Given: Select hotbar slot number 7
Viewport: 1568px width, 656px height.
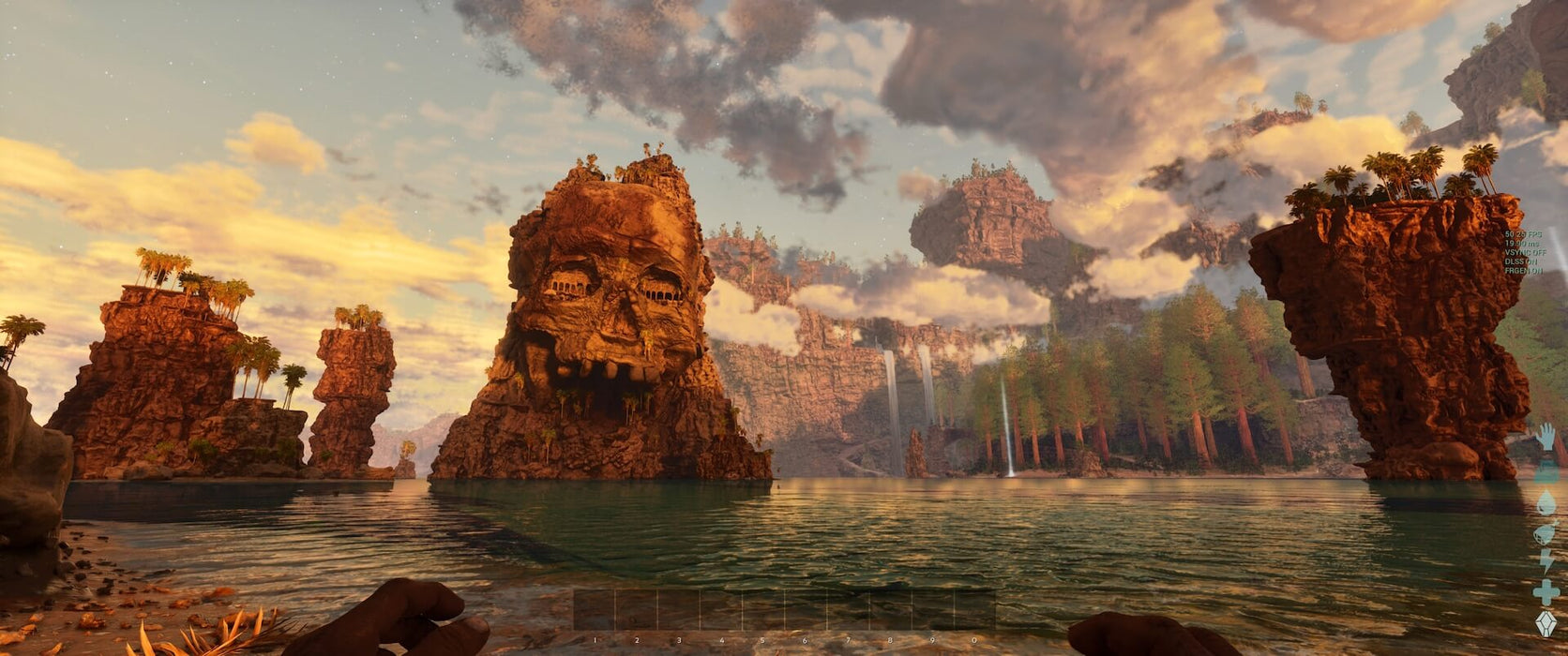Looking at the screenshot, I should click(x=848, y=609).
